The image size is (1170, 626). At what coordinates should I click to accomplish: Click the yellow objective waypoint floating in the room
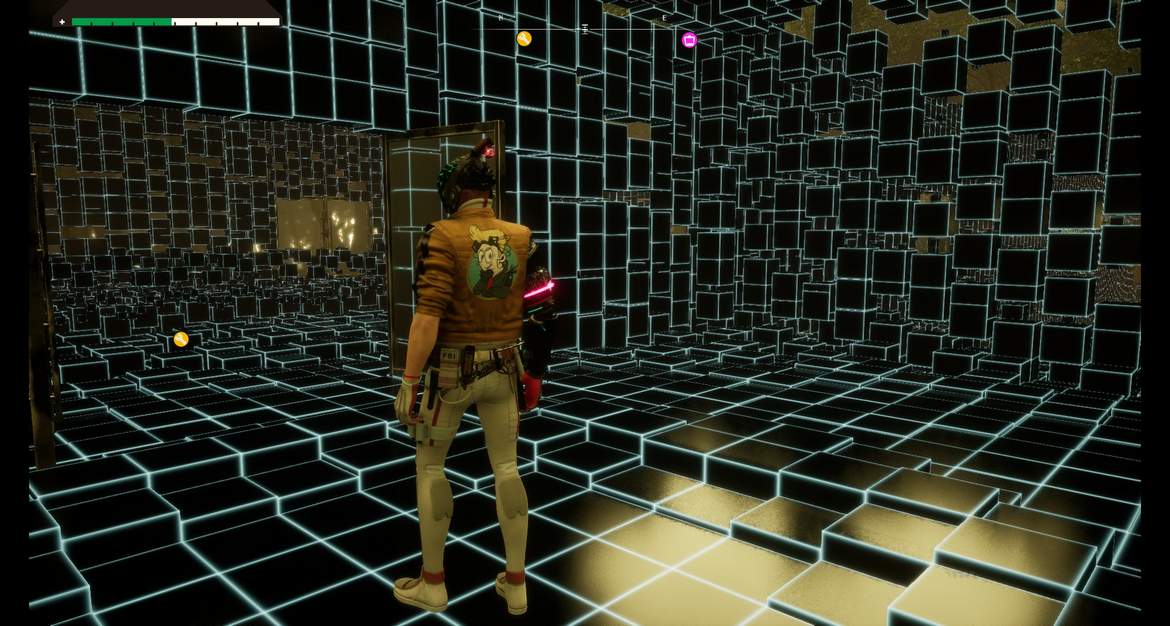coord(181,339)
